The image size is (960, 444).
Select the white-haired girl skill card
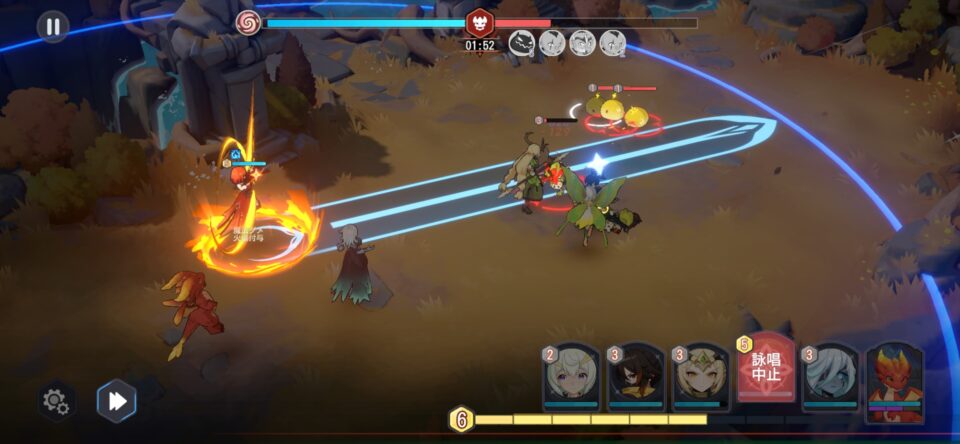pyautogui.click(x=571, y=378)
